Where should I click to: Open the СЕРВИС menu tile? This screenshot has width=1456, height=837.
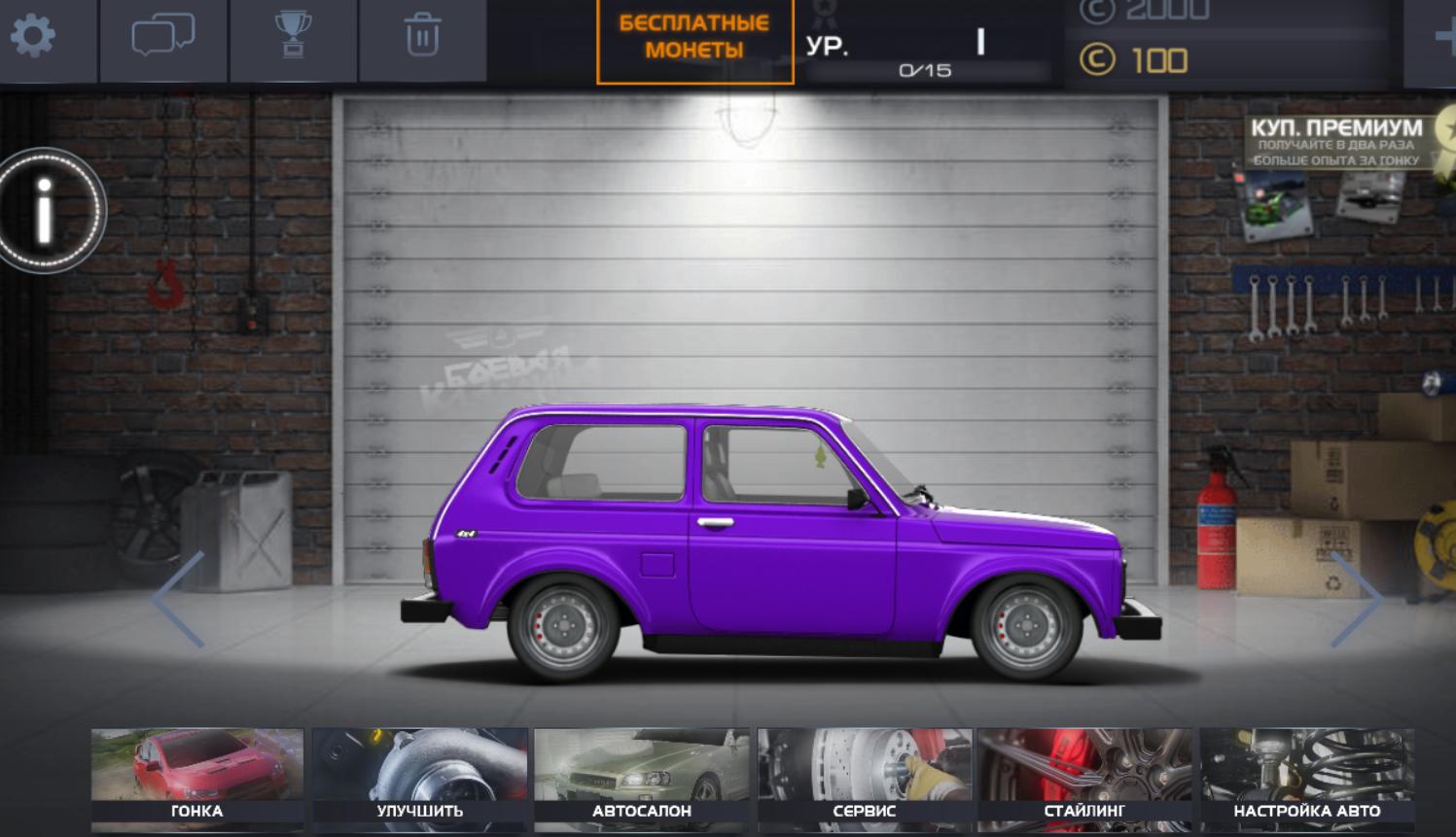pos(865,780)
